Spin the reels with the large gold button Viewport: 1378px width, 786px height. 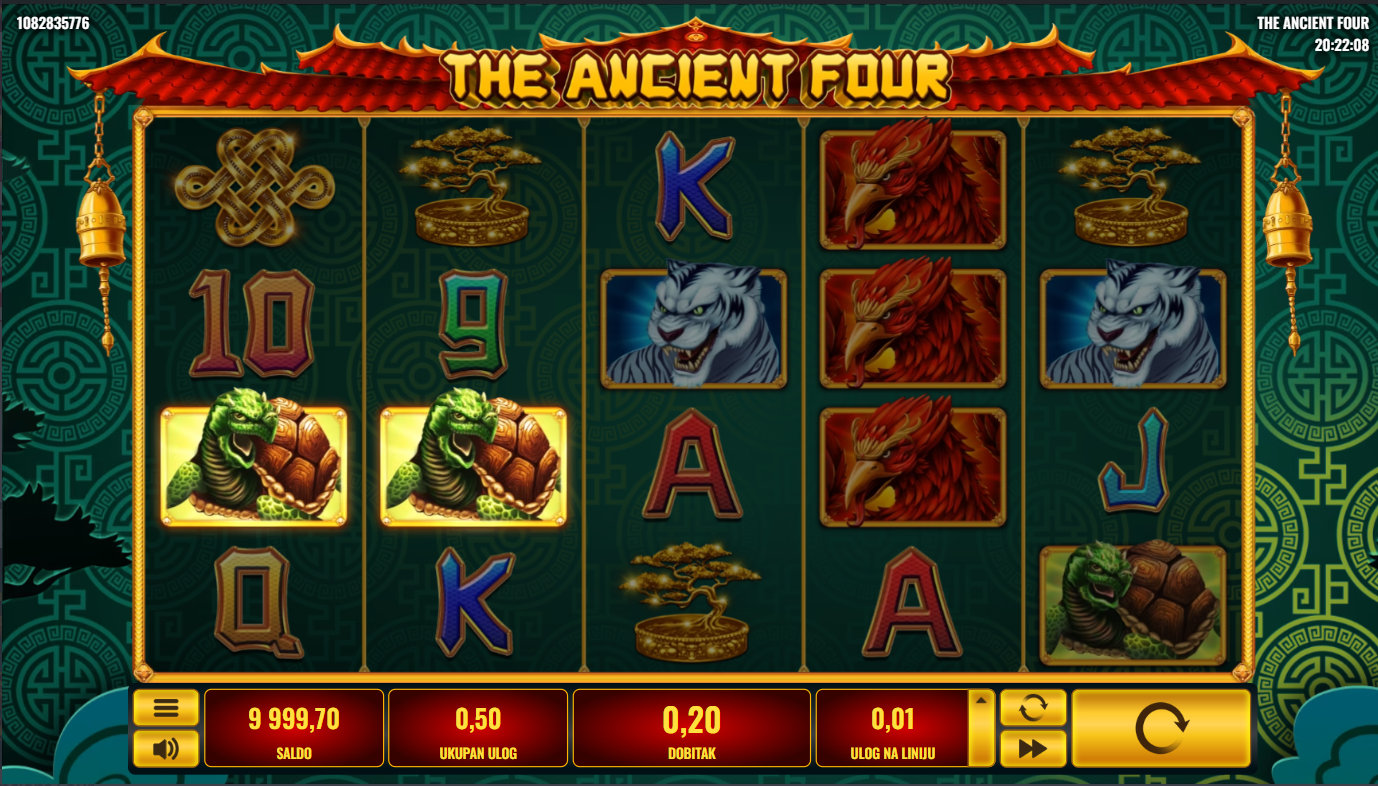click(1161, 728)
